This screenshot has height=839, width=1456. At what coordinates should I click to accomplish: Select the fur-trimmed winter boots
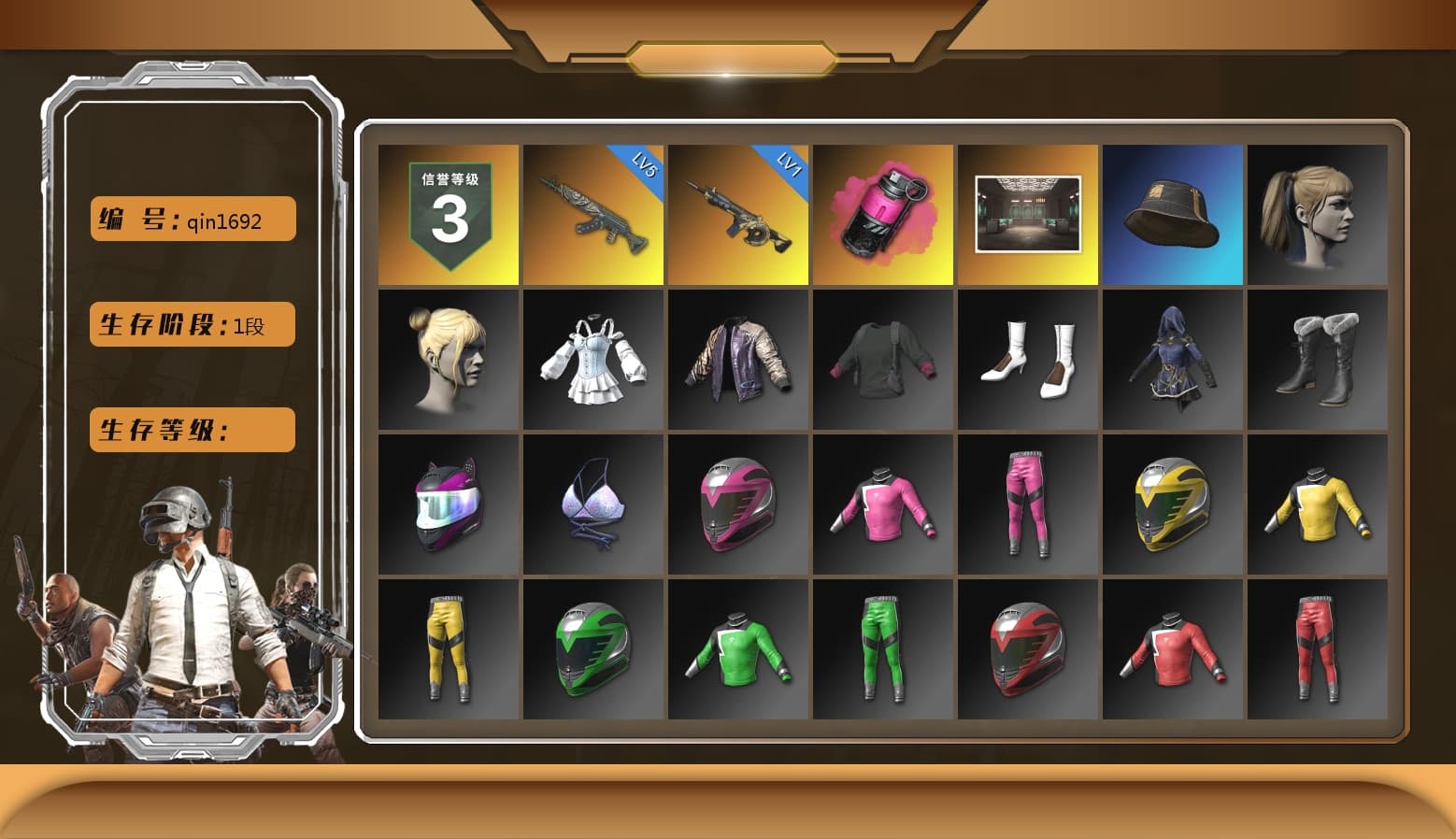(x=1318, y=360)
